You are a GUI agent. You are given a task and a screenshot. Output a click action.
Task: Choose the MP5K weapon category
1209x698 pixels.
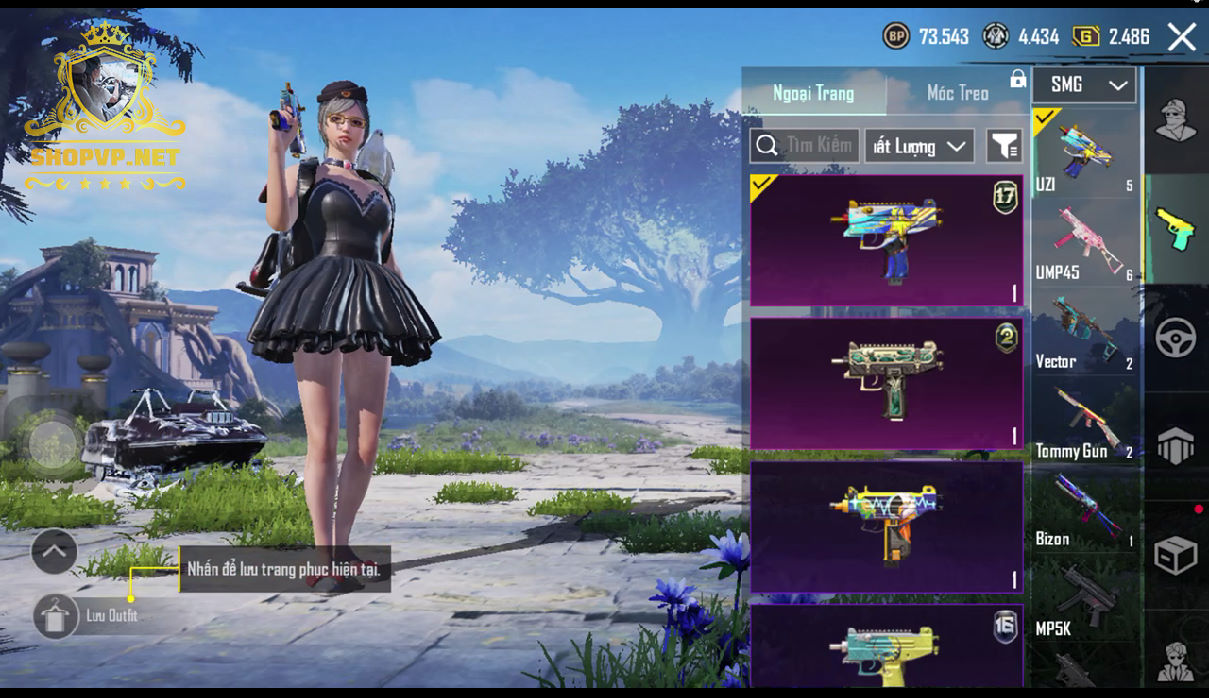[x=1085, y=600]
